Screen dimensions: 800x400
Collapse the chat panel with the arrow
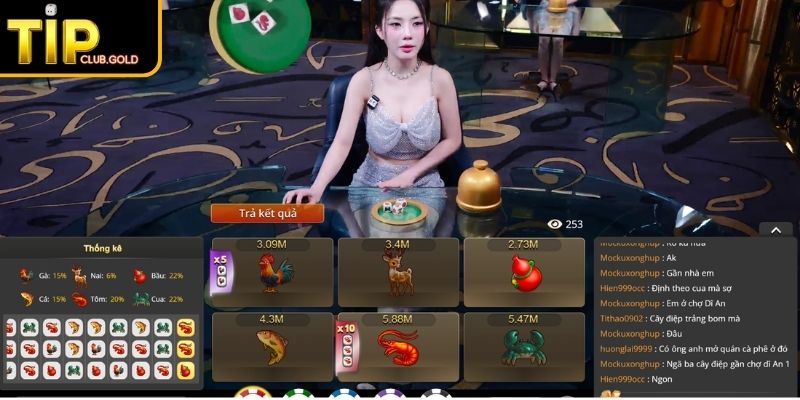tap(774, 229)
